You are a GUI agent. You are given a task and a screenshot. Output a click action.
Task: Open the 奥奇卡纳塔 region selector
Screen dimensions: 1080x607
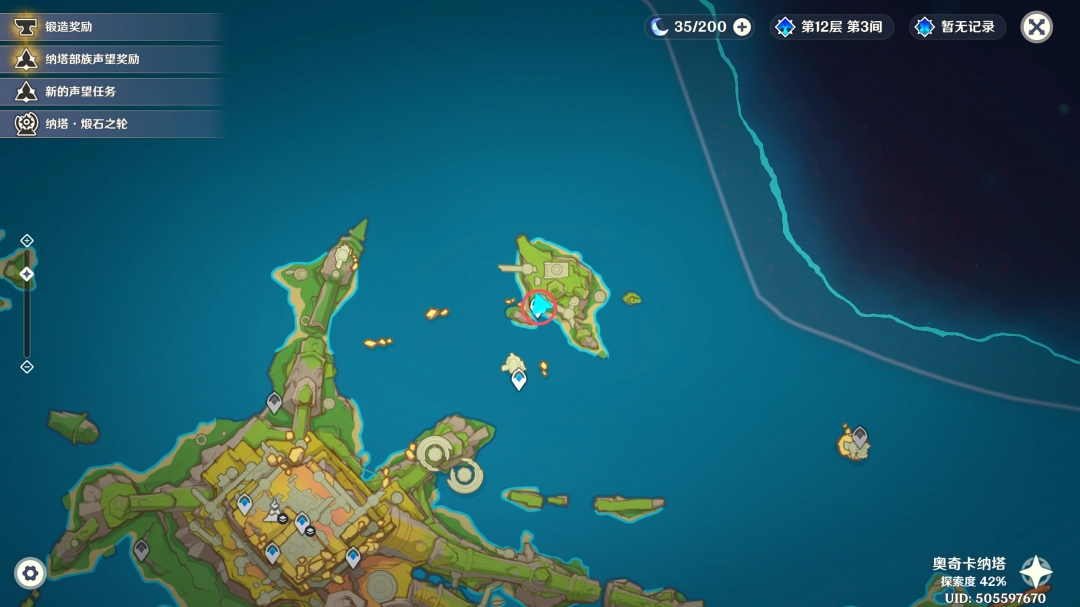[1035, 572]
